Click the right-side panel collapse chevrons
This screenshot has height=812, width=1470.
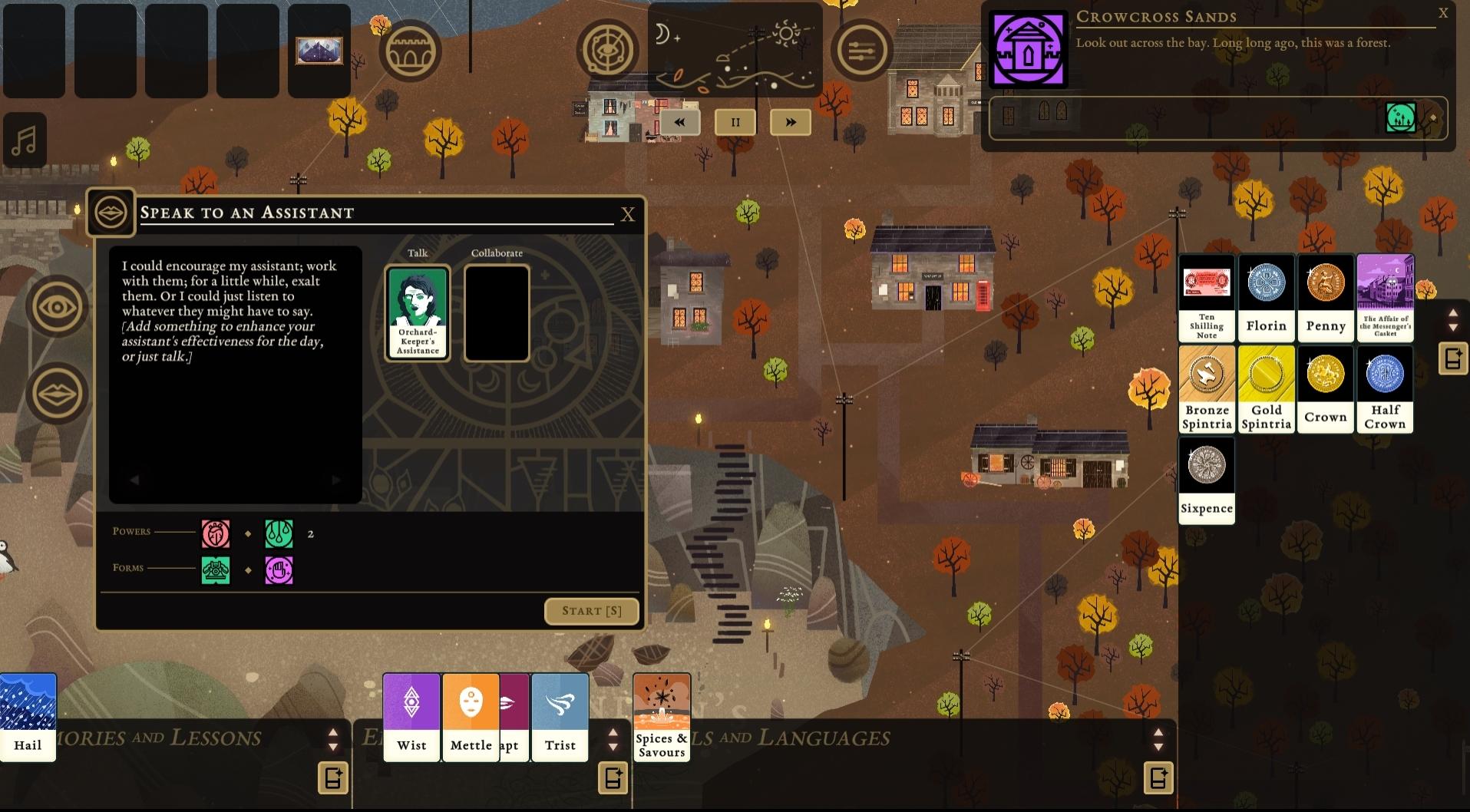(x=1453, y=321)
